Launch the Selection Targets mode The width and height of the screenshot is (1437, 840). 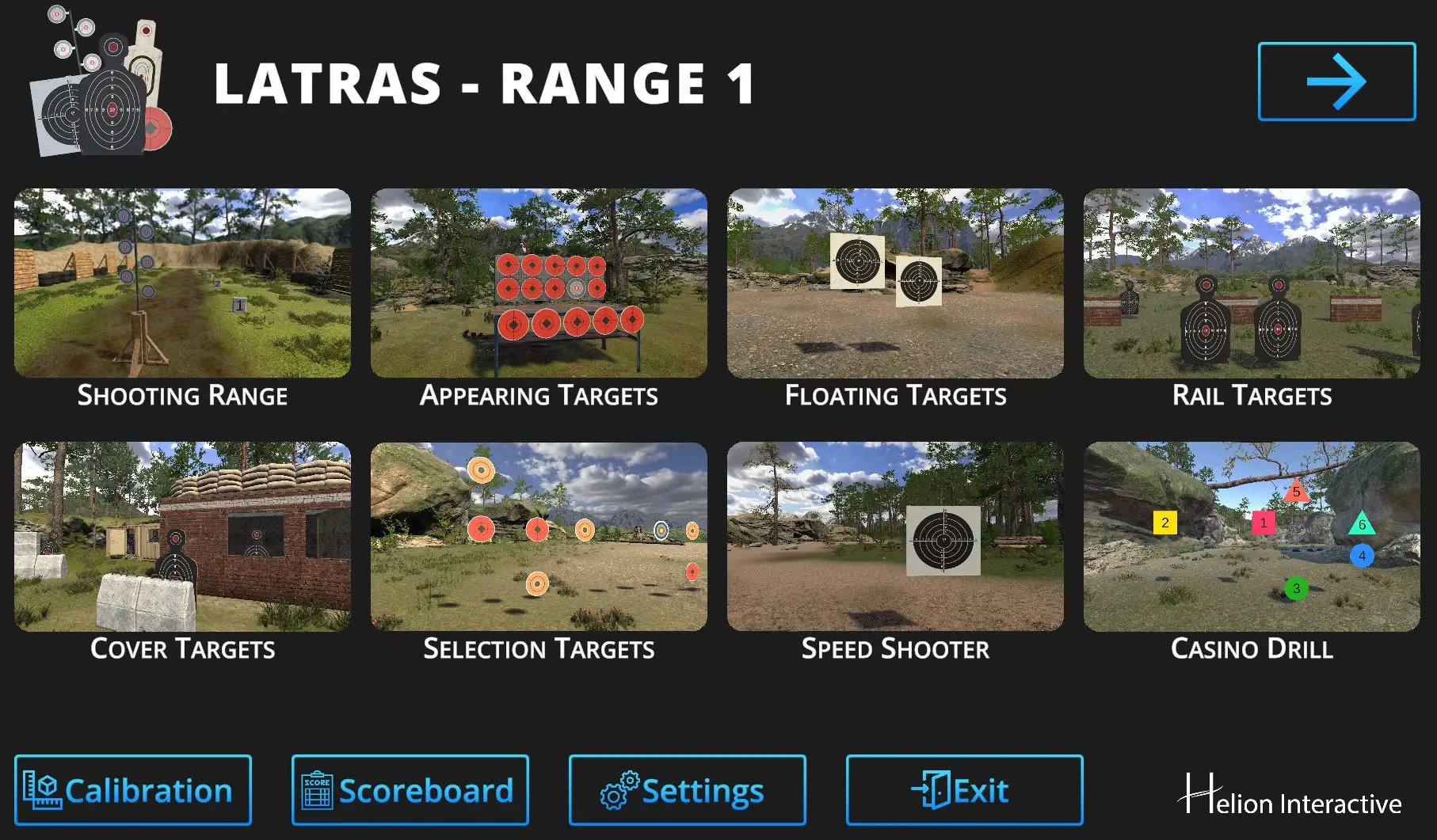(539, 536)
